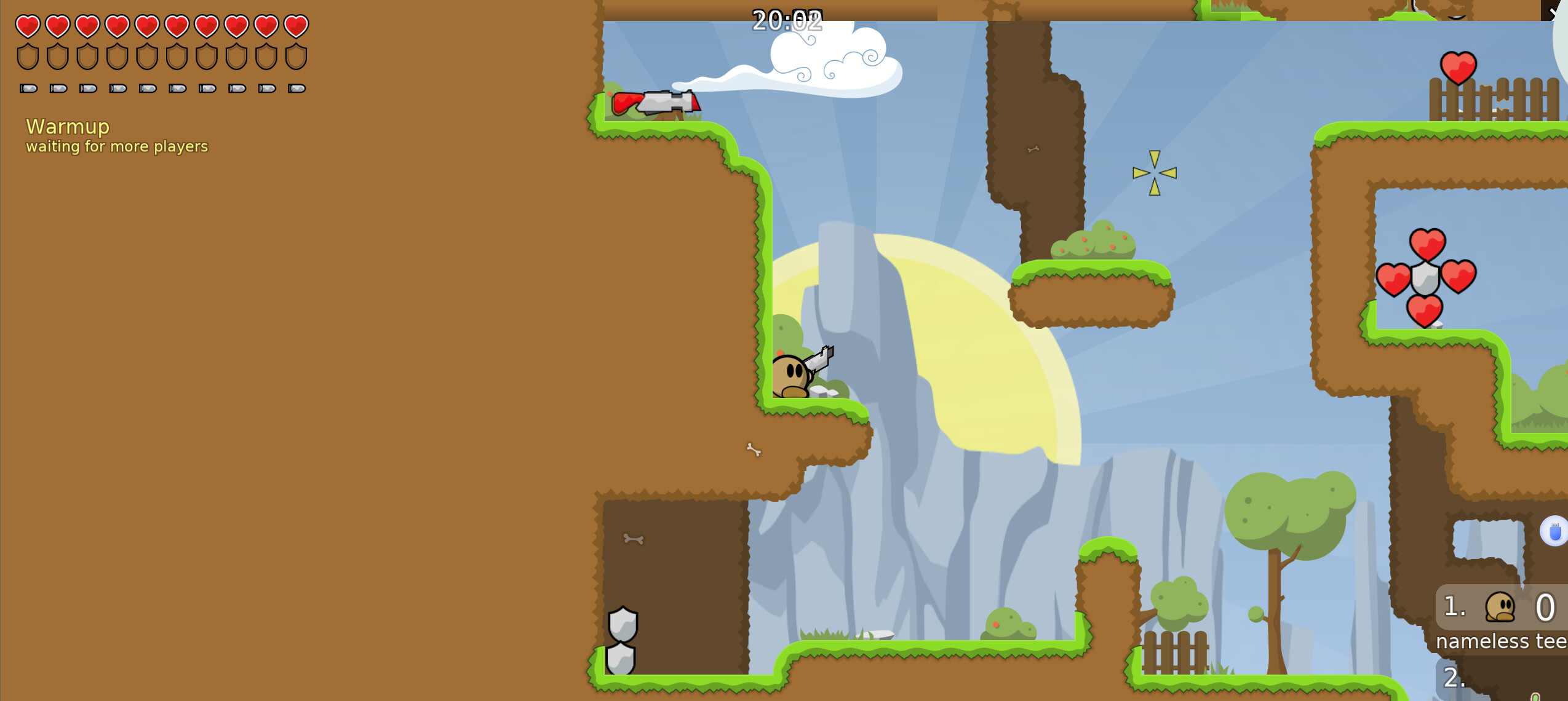Click the round blue USB overlay button
1568x701 pixels.
(x=1554, y=531)
